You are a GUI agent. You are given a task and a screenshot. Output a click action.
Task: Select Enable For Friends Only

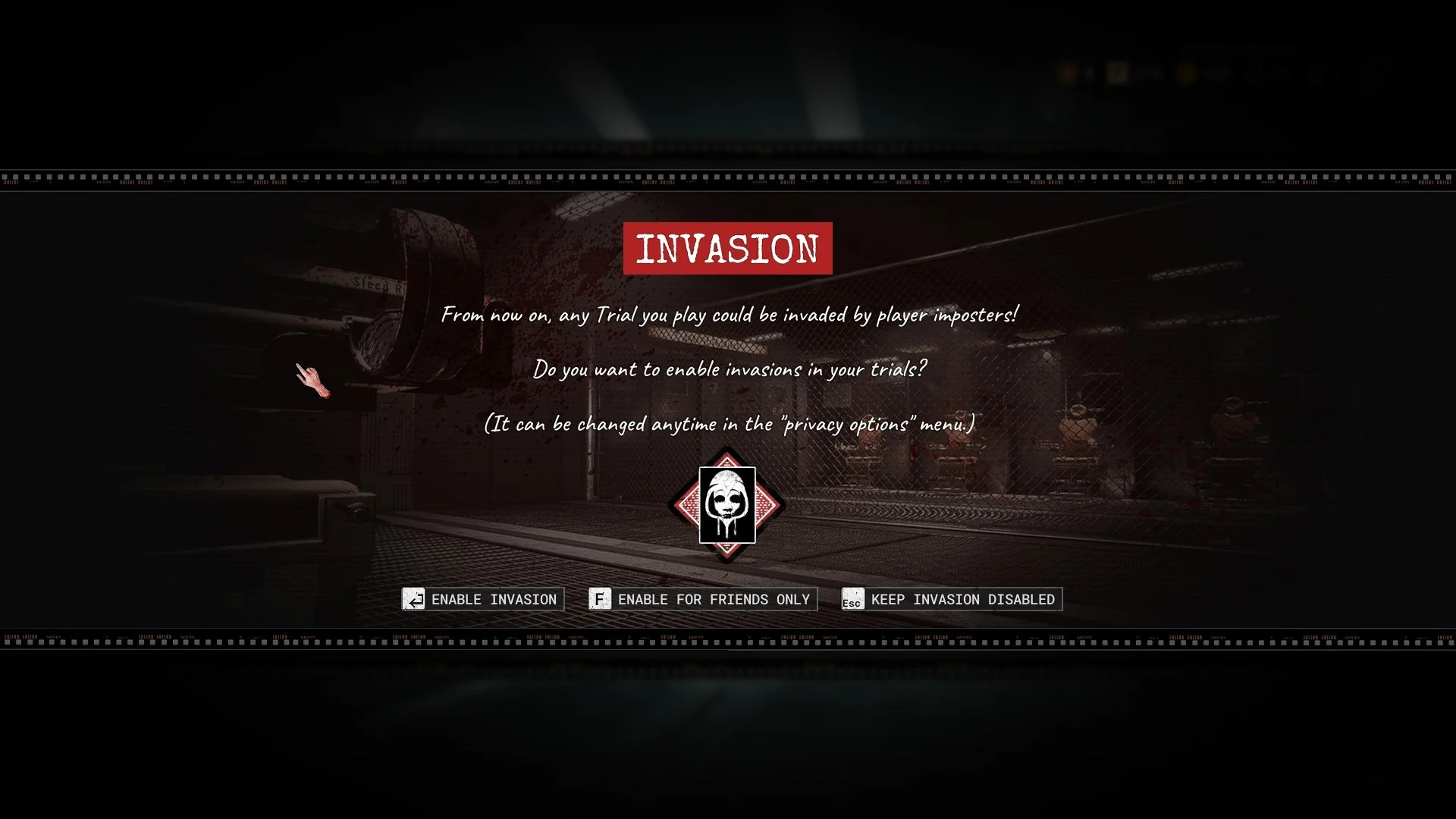(x=702, y=599)
